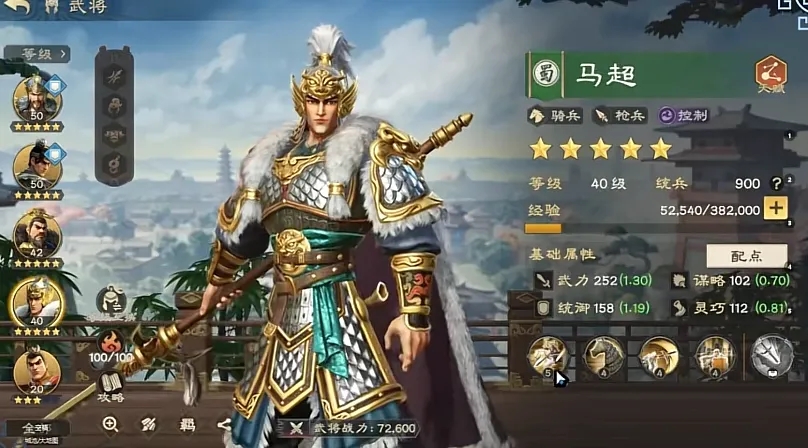This screenshot has height=448, width=808.
Task: Open the 羁 bond button
Action: [187, 424]
